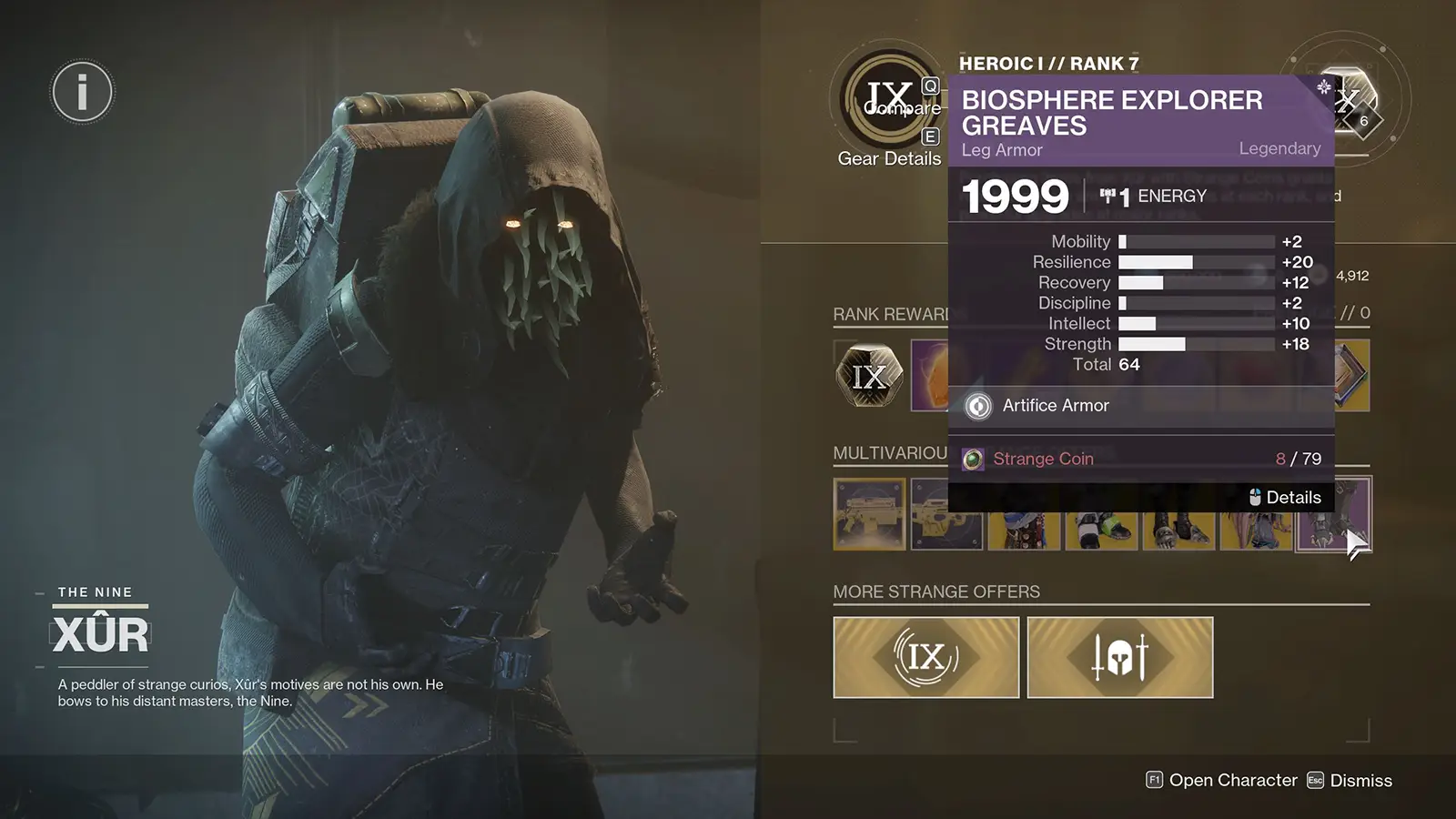Click the info icon in the top left corner

click(81, 90)
